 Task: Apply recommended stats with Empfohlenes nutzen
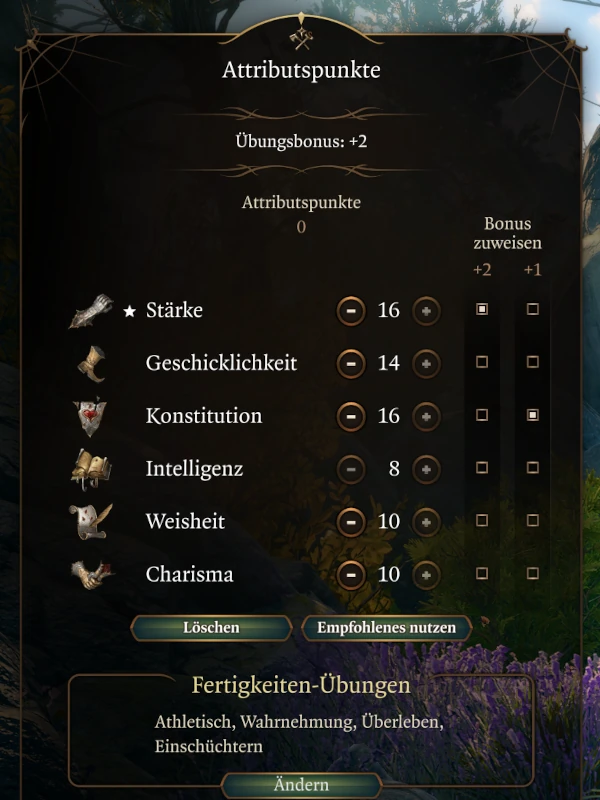[x=386, y=628]
